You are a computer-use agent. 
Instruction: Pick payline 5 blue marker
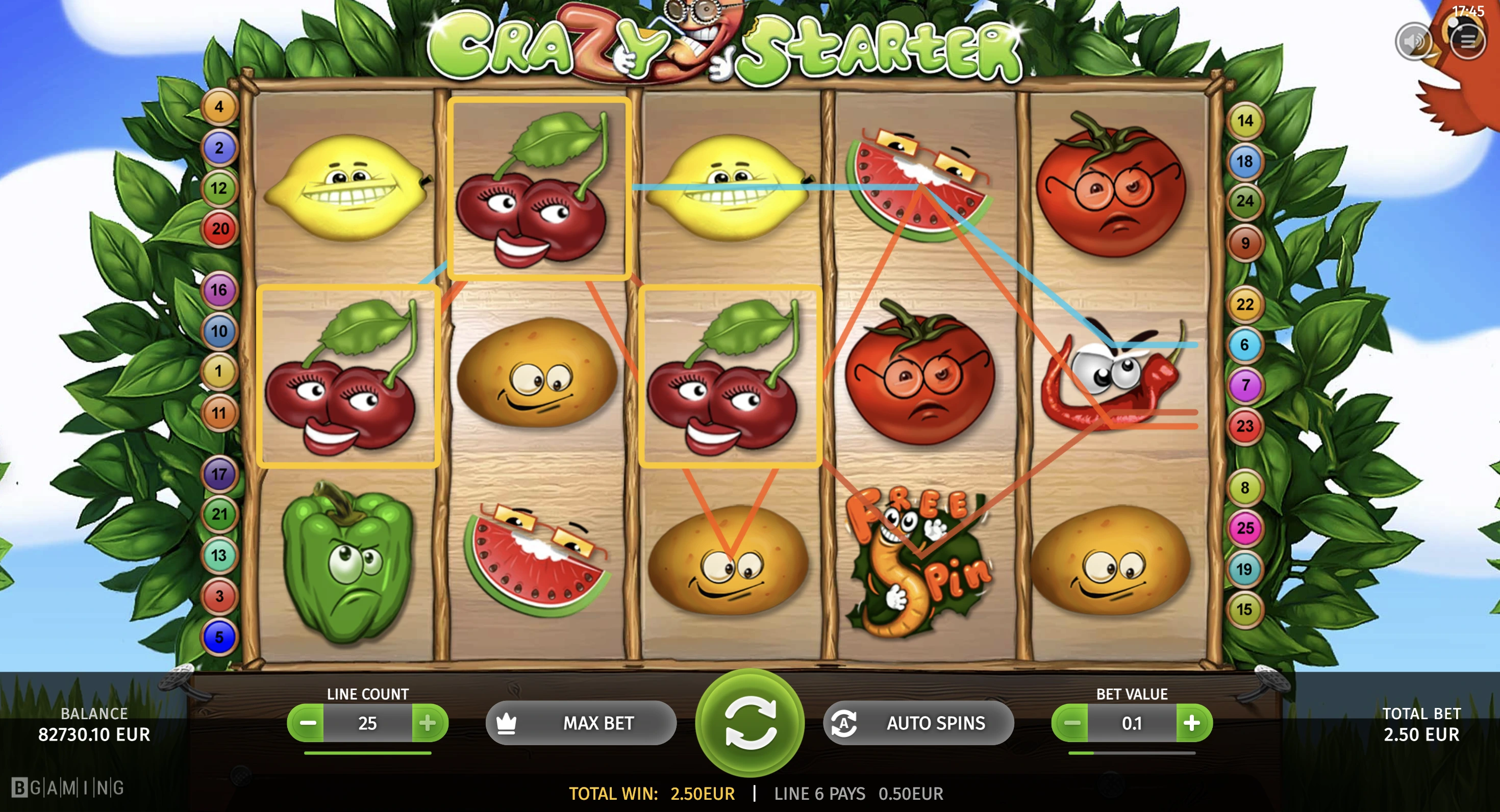219,637
